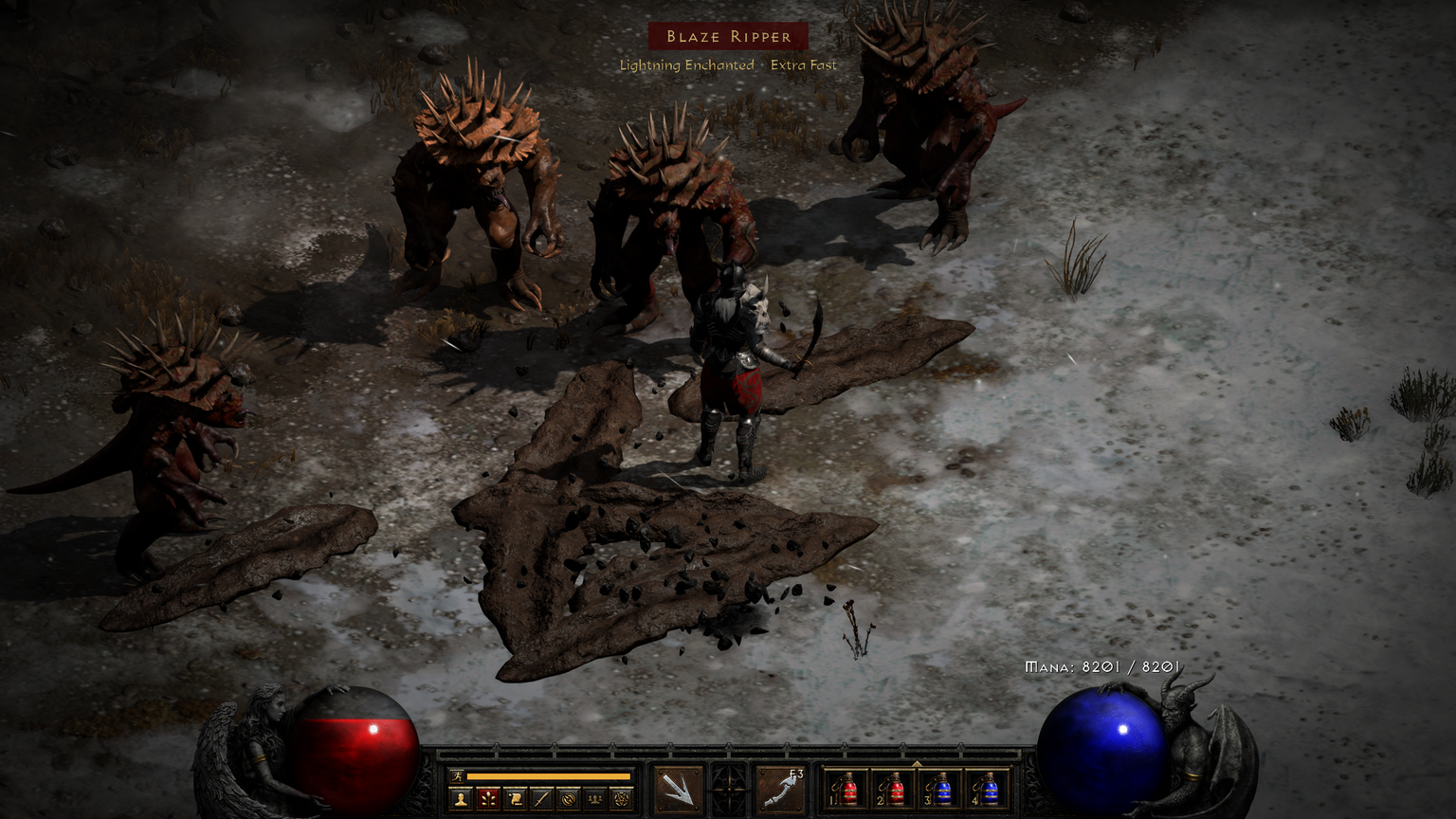1456x819 pixels.
Task: Select the right-click skill bound to F3
Action: pyautogui.click(x=780, y=789)
